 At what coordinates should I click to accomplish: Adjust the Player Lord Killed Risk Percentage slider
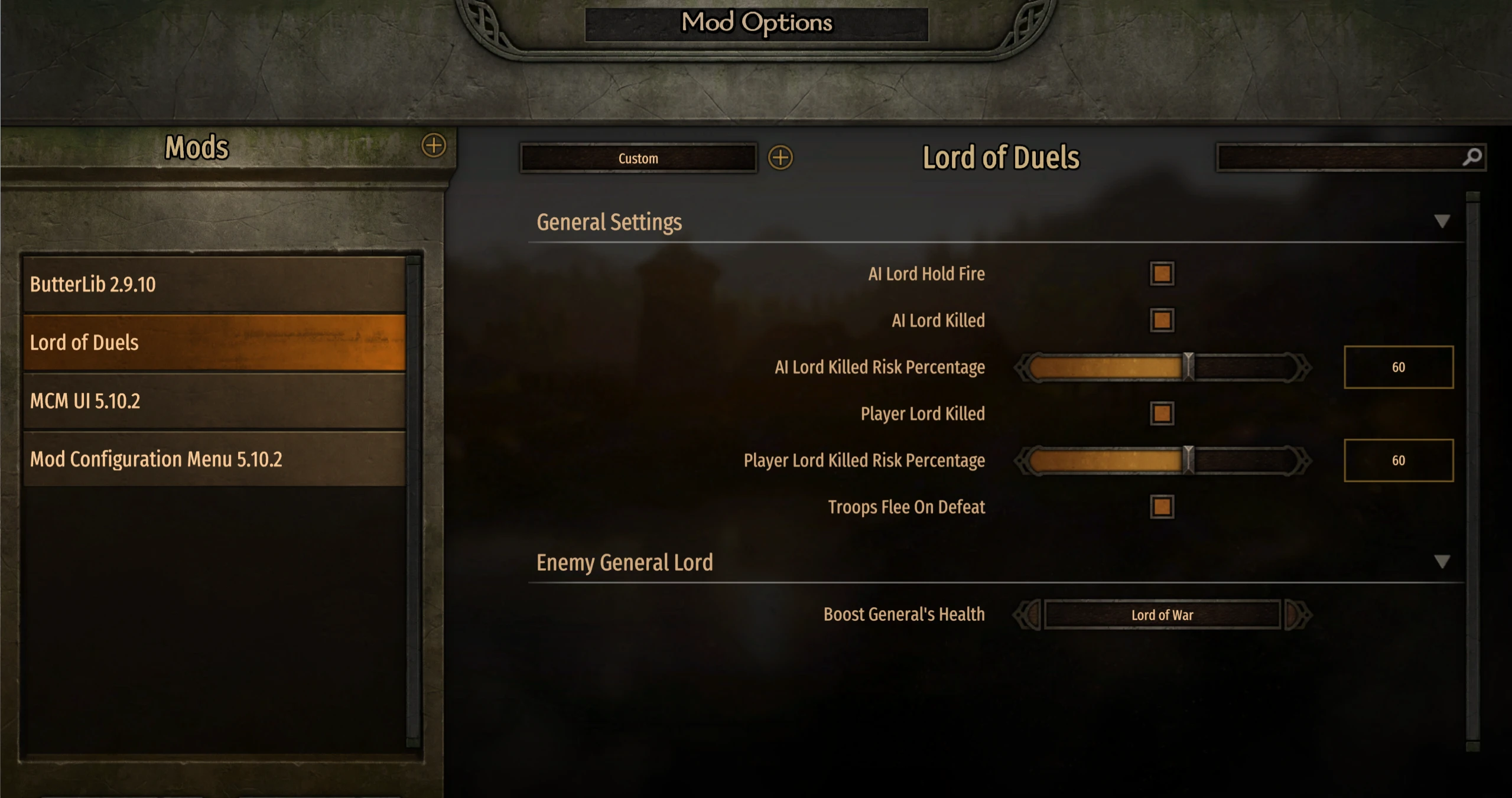click(1188, 460)
